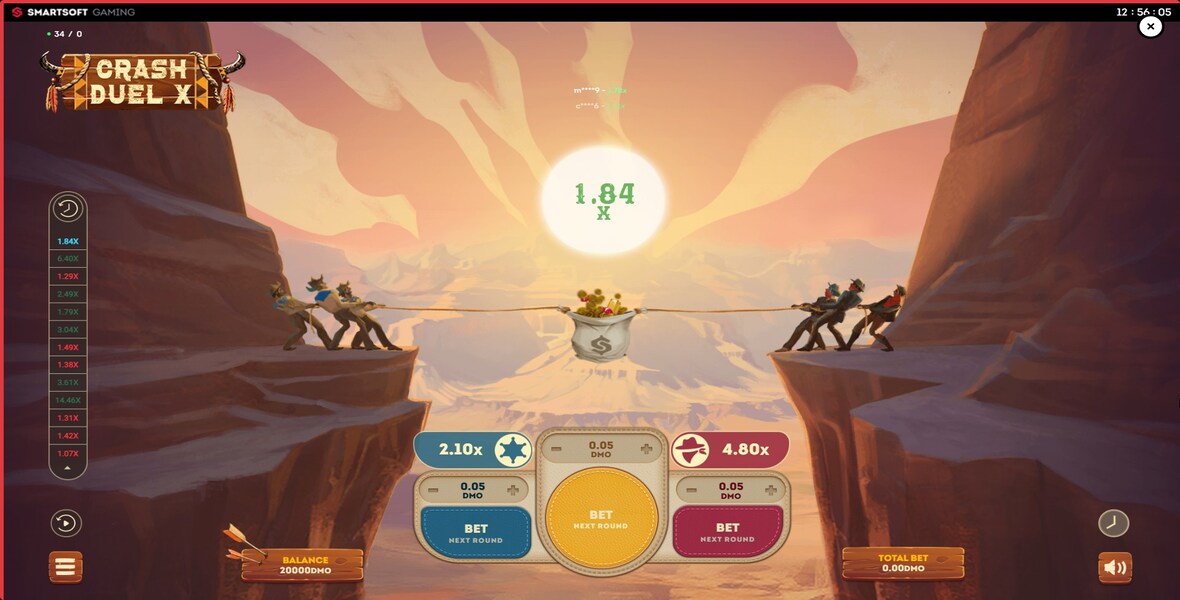Screen dimensions: 1180x600
Task: Increase the center bet amount
Action: coord(646,449)
